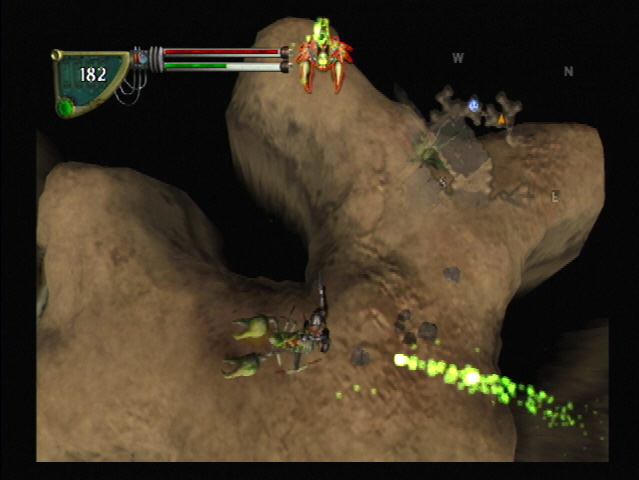This screenshot has height=480, width=639.
Task: Click the green gem on counter panel
Action: 66,107
